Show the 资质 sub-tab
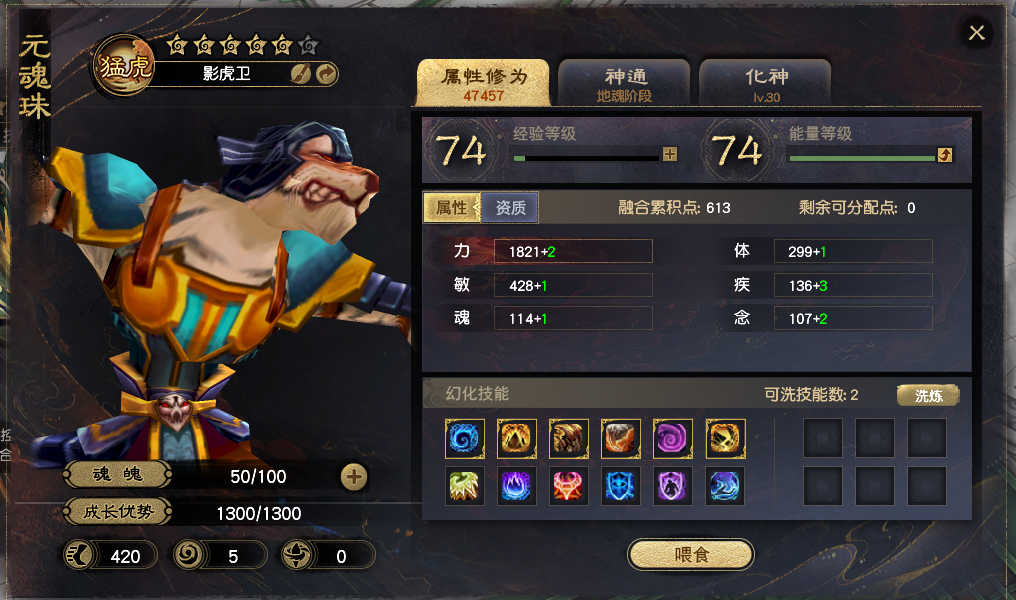Image resolution: width=1016 pixels, height=600 pixels. click(510, 208)
